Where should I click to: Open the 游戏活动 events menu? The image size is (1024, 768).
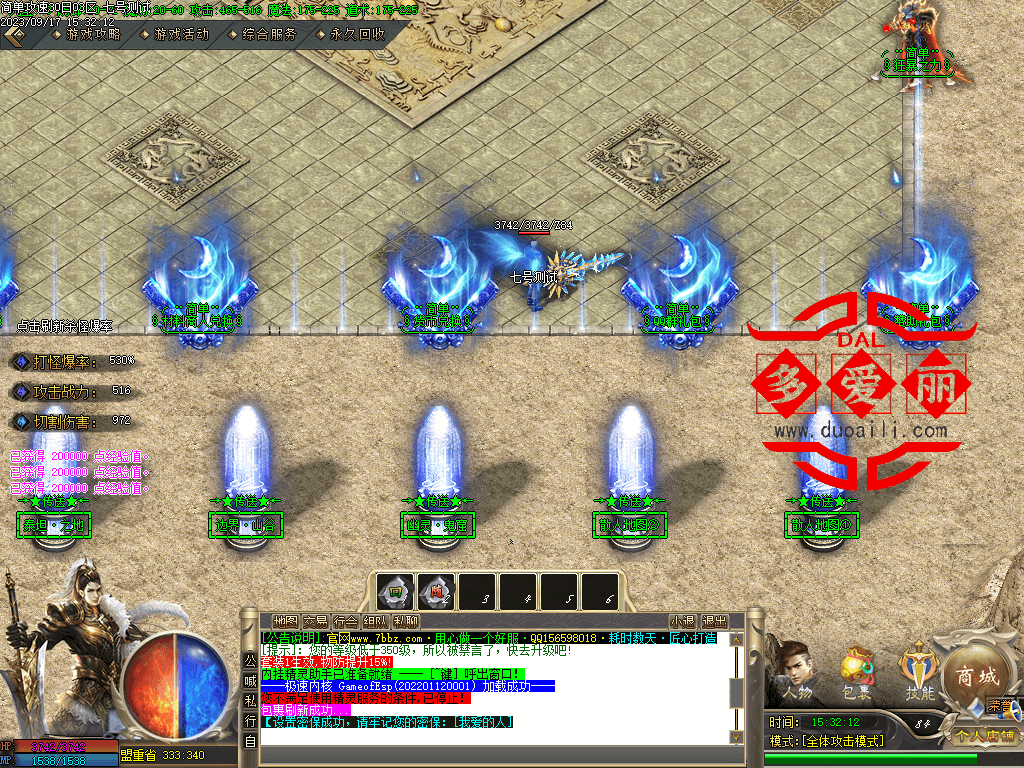[181, 34]
